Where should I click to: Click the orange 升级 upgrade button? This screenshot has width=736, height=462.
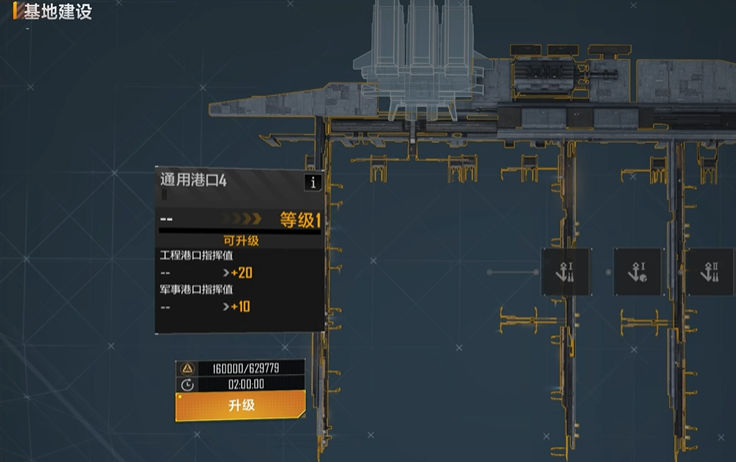(x=242, y=405)
